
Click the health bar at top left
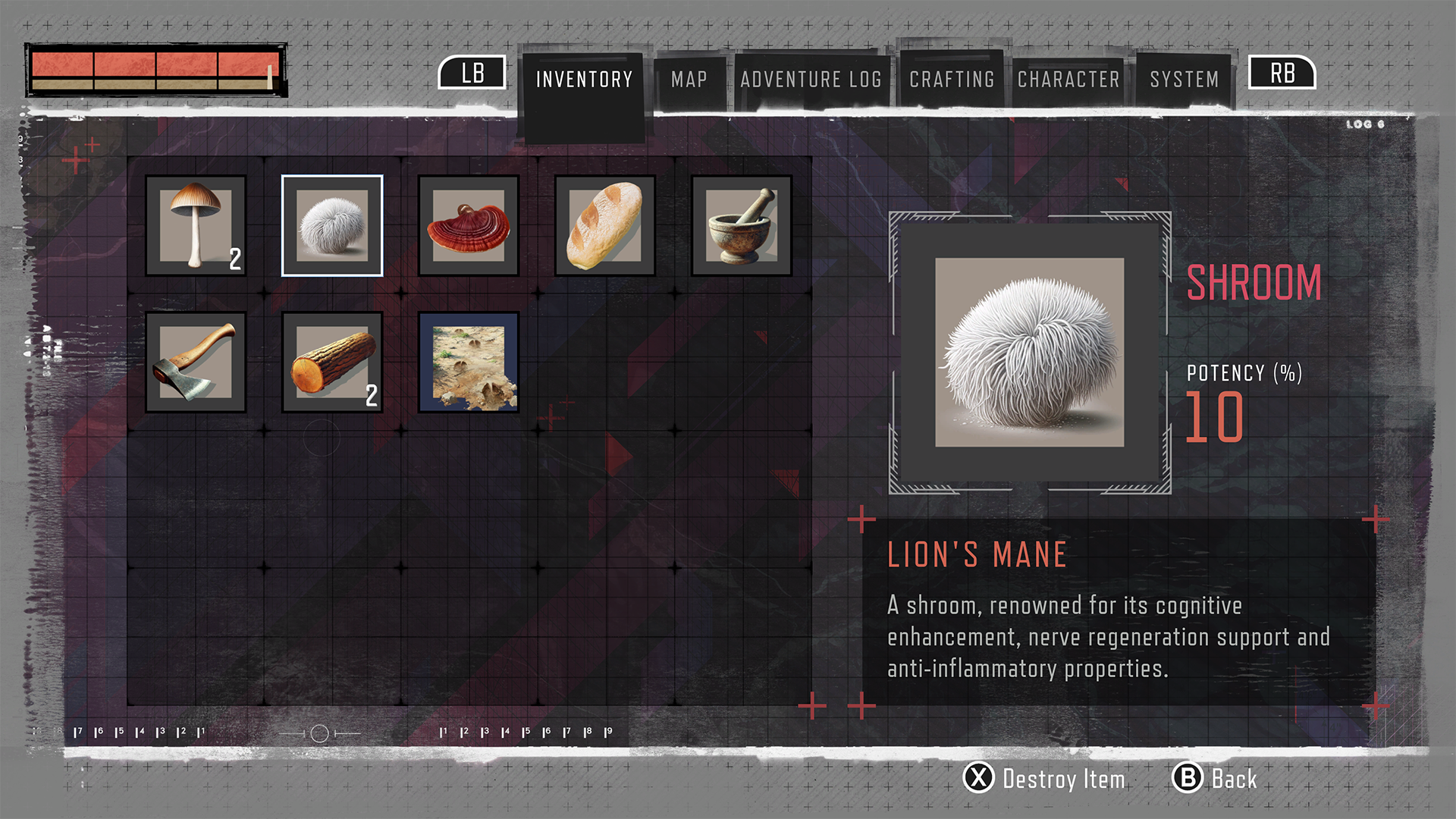[155, 71]
